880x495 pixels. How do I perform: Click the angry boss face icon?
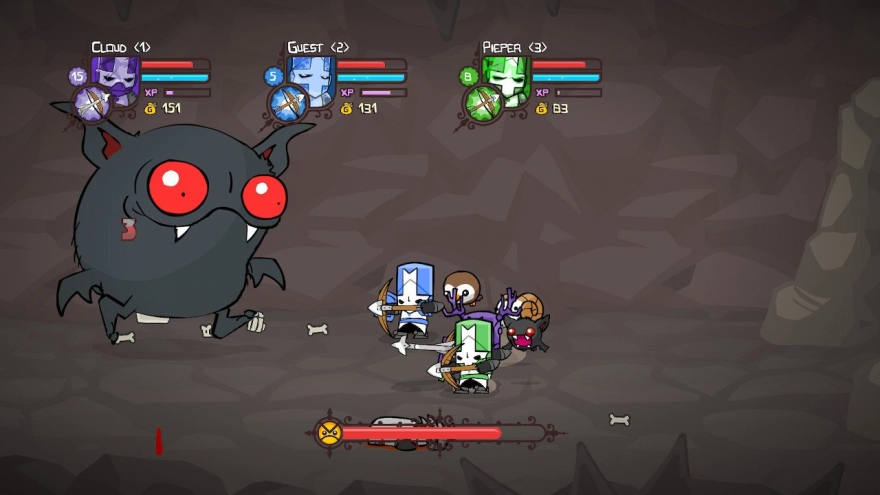coord(328,433)
